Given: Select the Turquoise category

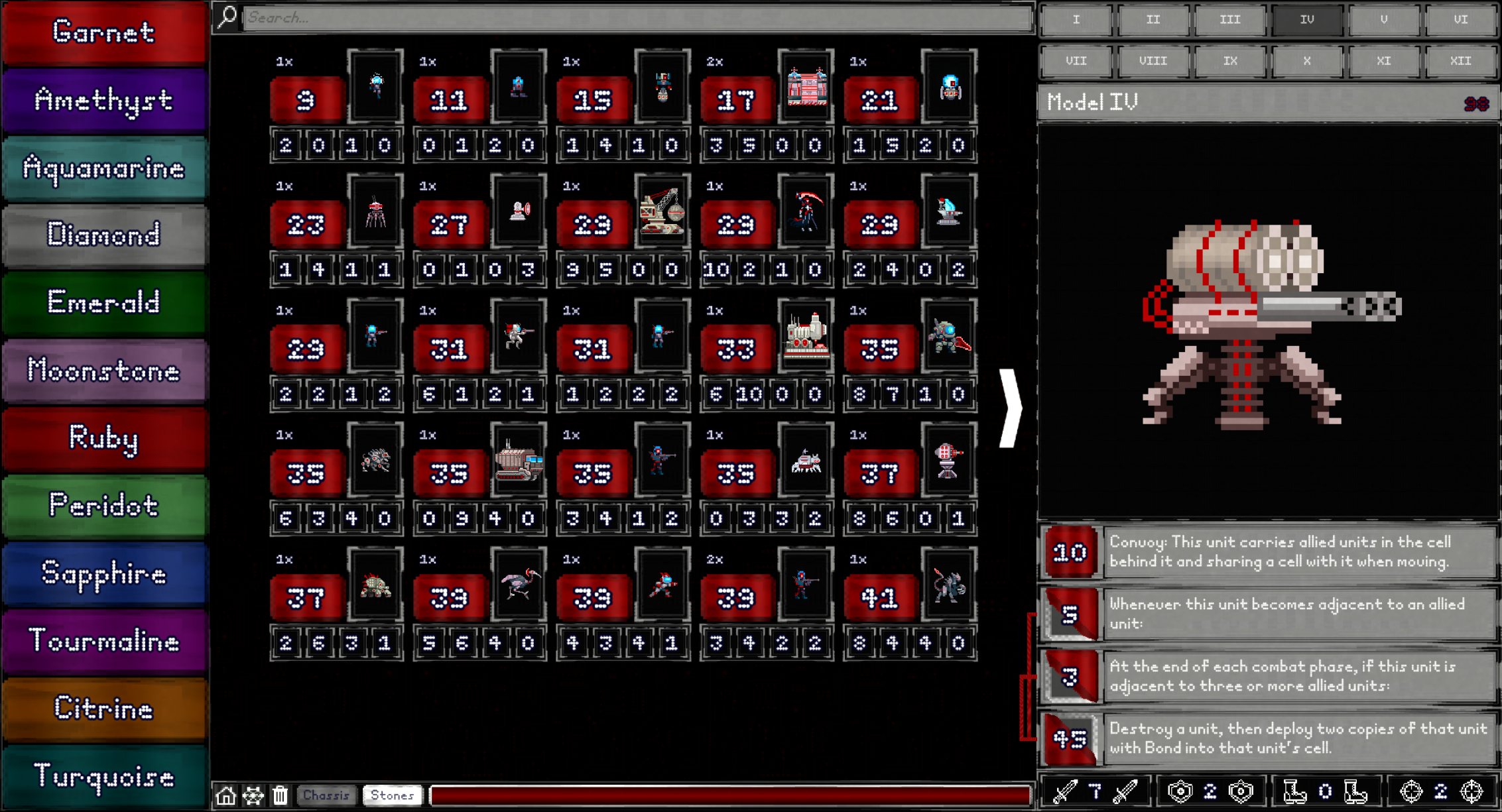Looking at the screenshot, I should point(104,776).
